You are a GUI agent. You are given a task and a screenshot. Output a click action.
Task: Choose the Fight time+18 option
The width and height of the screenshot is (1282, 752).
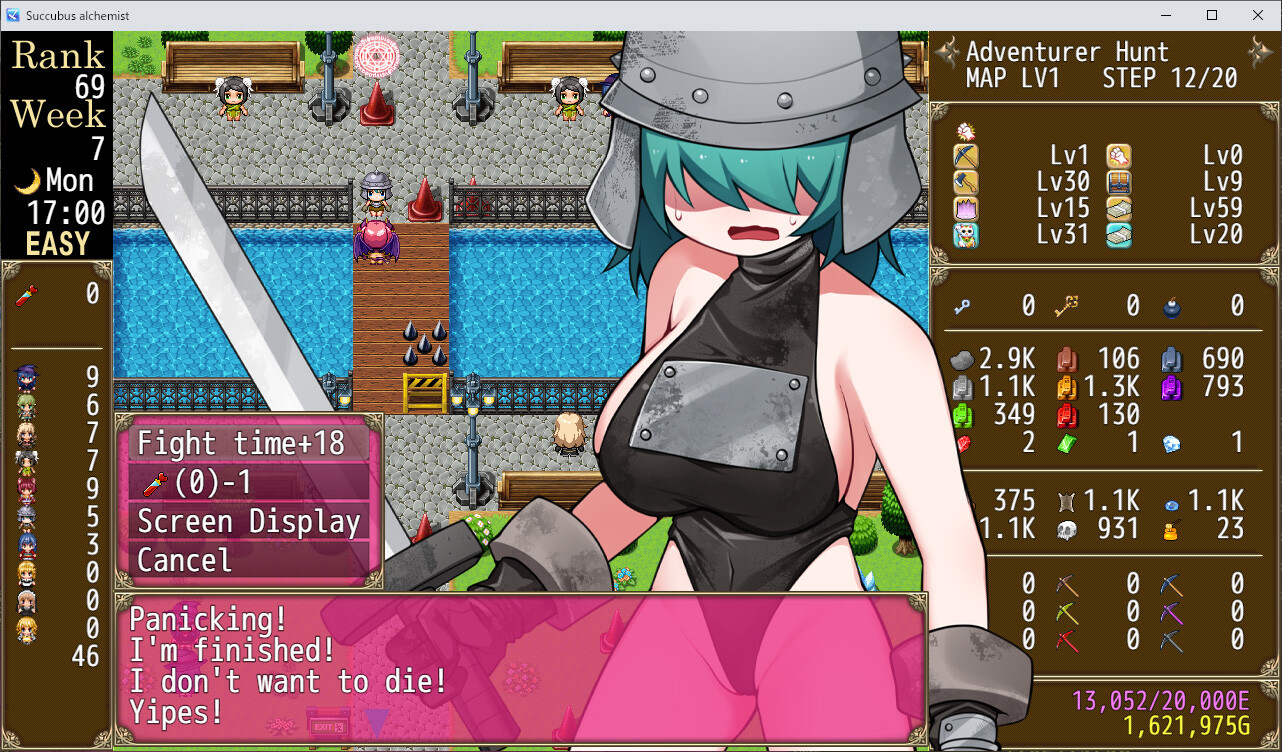click(247, 443)
